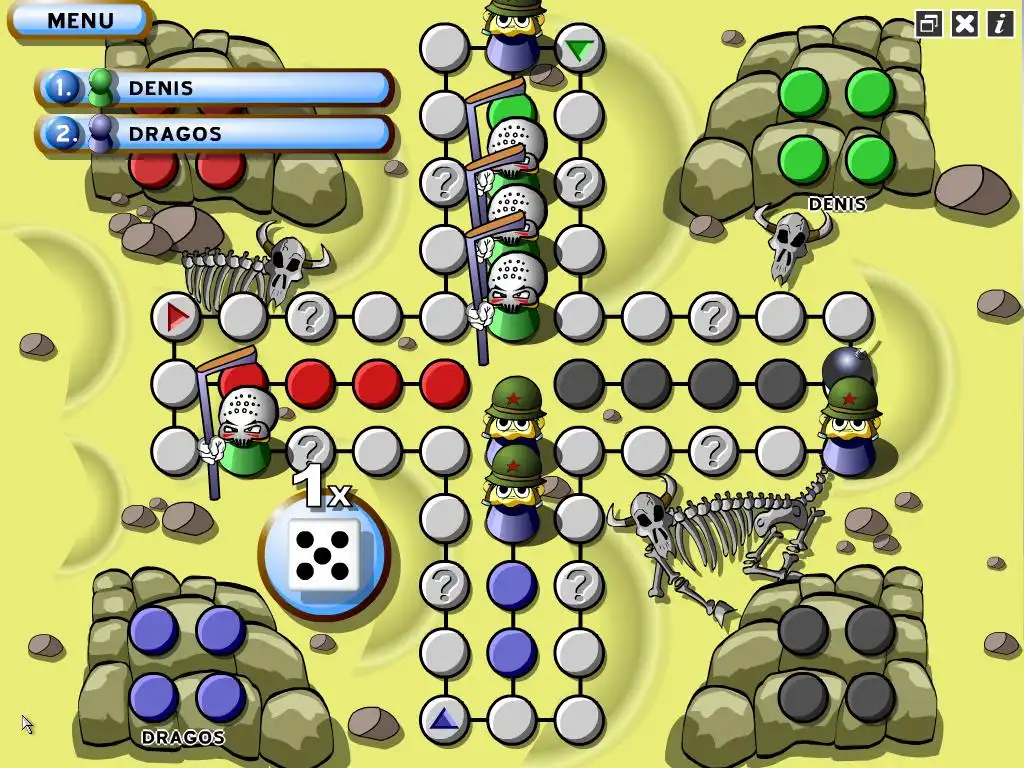Click the blue up-arrow start tile
1024x768 pixels.
click(444, 718)
